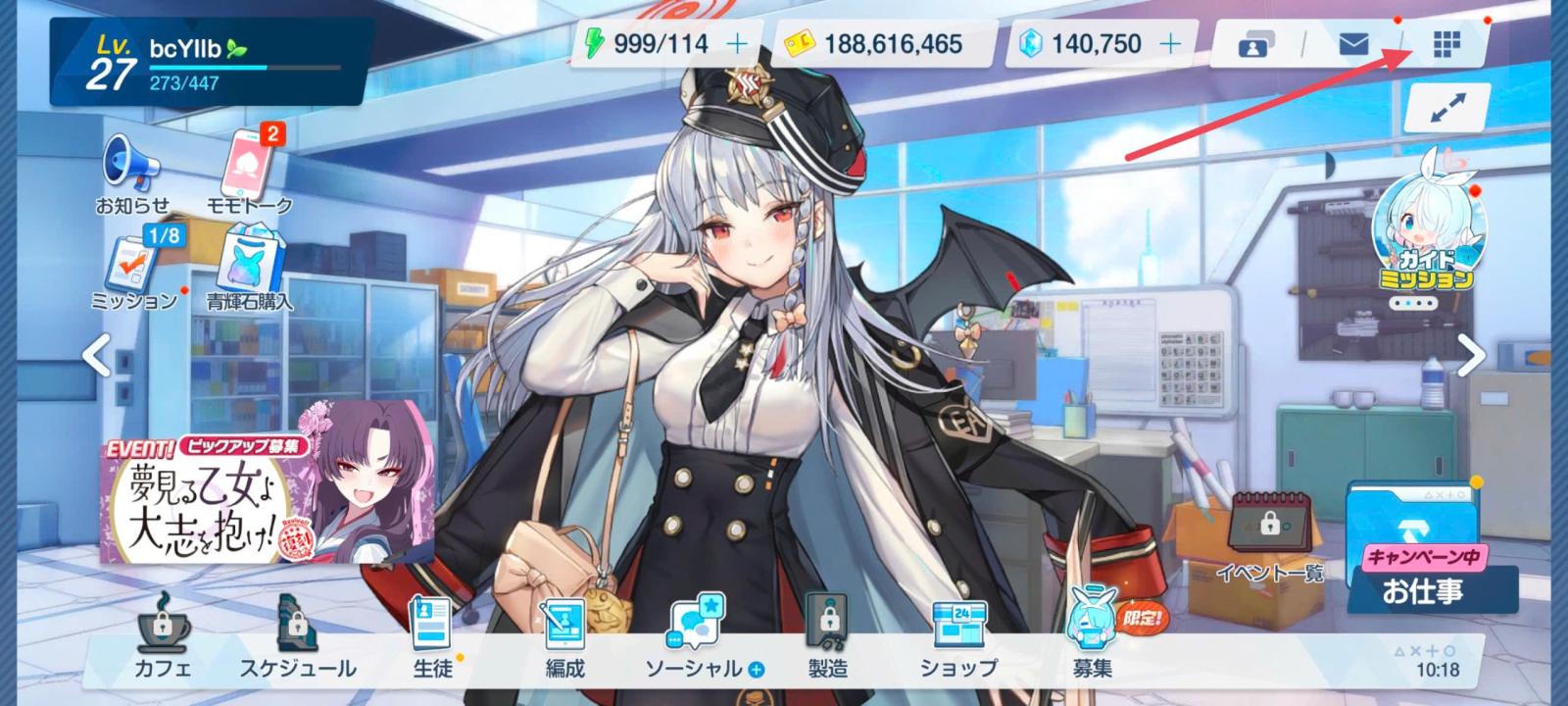Open the 青輝石購入 purchase shop
Screen dimensions: 1568x706
point(249,267)
